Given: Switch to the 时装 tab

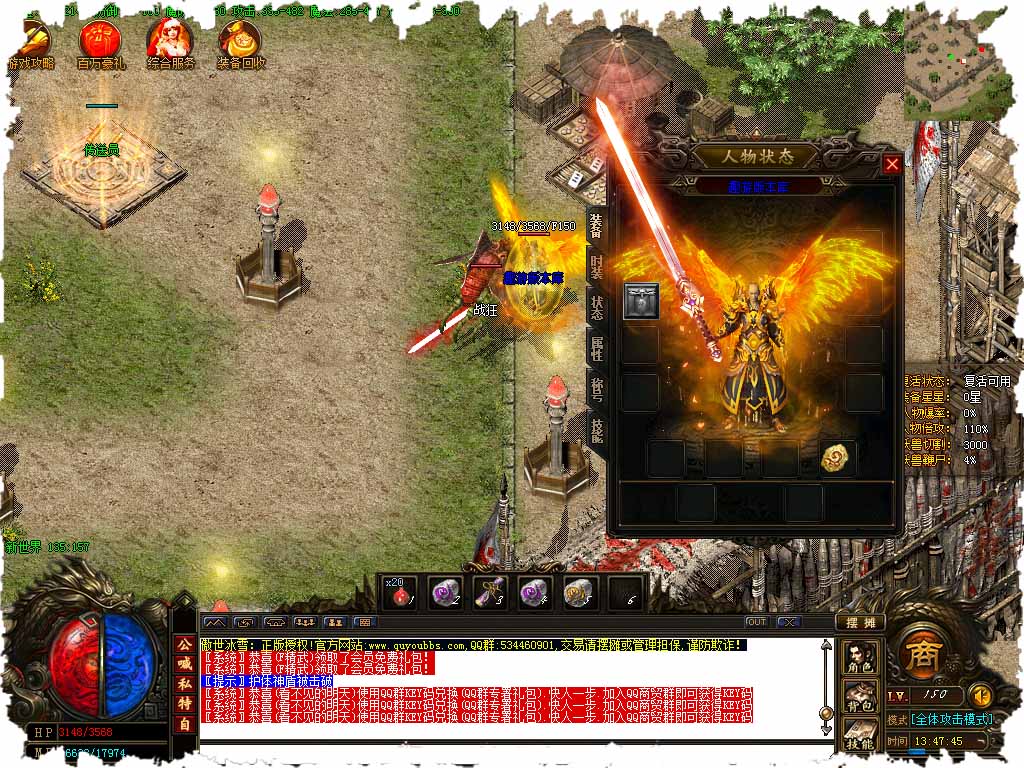Looking at the screenshot, I should (x=597, y=268).
